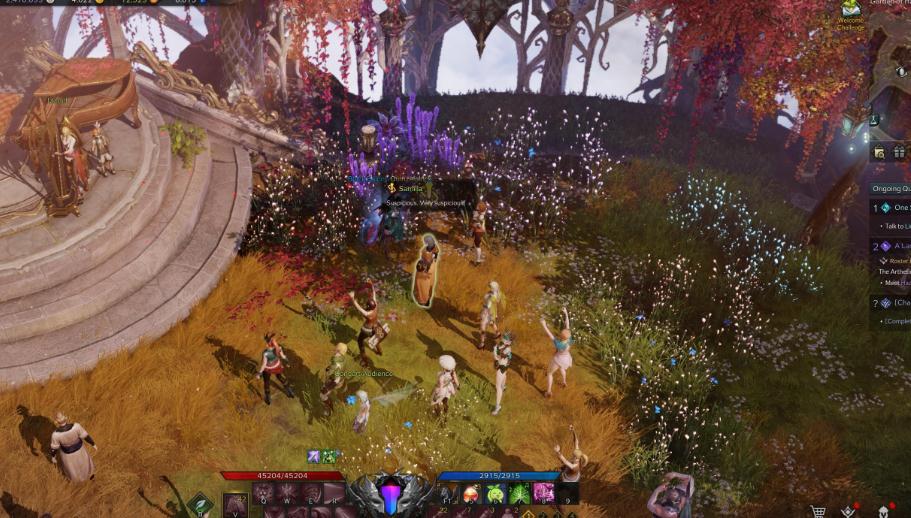Open the shop cart icon

coord(818,511)
